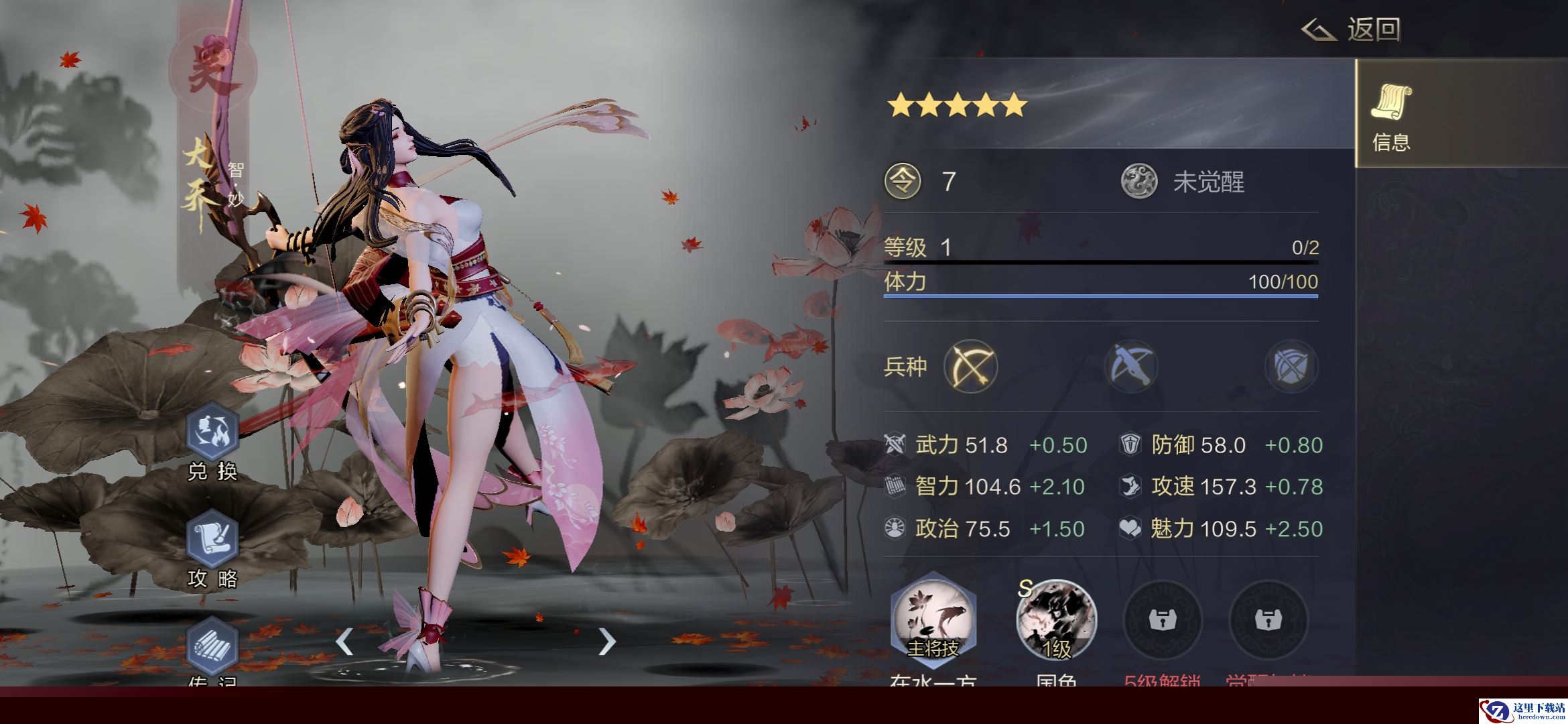Screen dimensions: 1568x724
Task: Tap the 令 command cost icon
Action: point(903,182)
